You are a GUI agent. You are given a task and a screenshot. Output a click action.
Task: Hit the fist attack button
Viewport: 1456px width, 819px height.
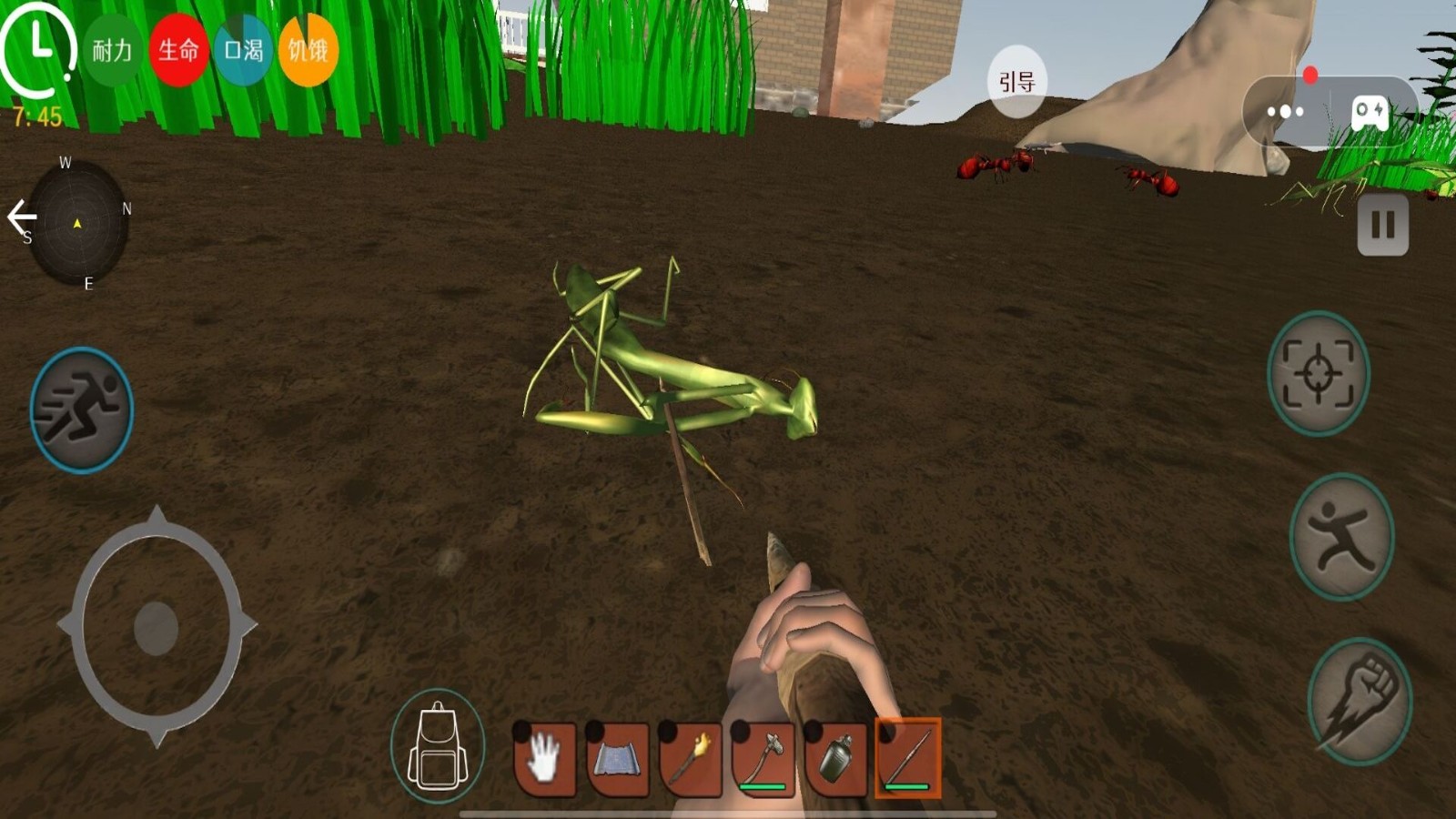click(x=1360, y=701)
